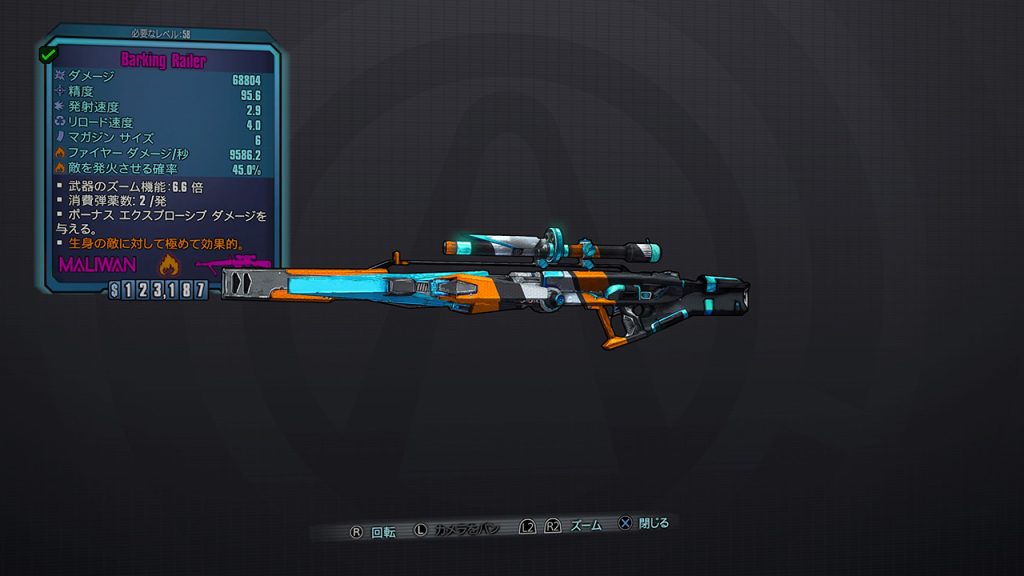Click the pink sniper rifle type icon
The height and width of the screenshot is (576, 1024).
(231, 265)
